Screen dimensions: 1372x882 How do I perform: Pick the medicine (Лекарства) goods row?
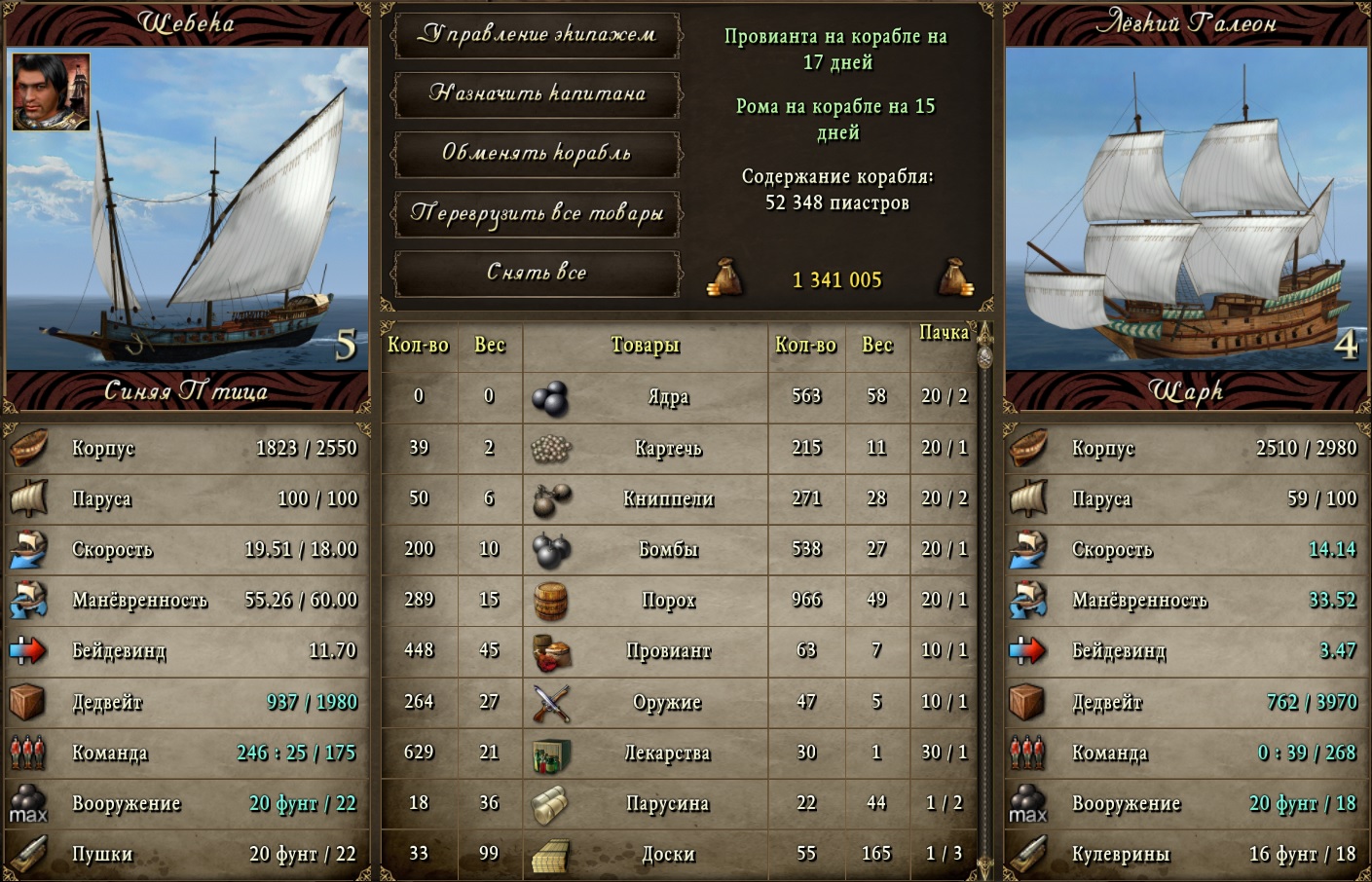coord(668,753)
